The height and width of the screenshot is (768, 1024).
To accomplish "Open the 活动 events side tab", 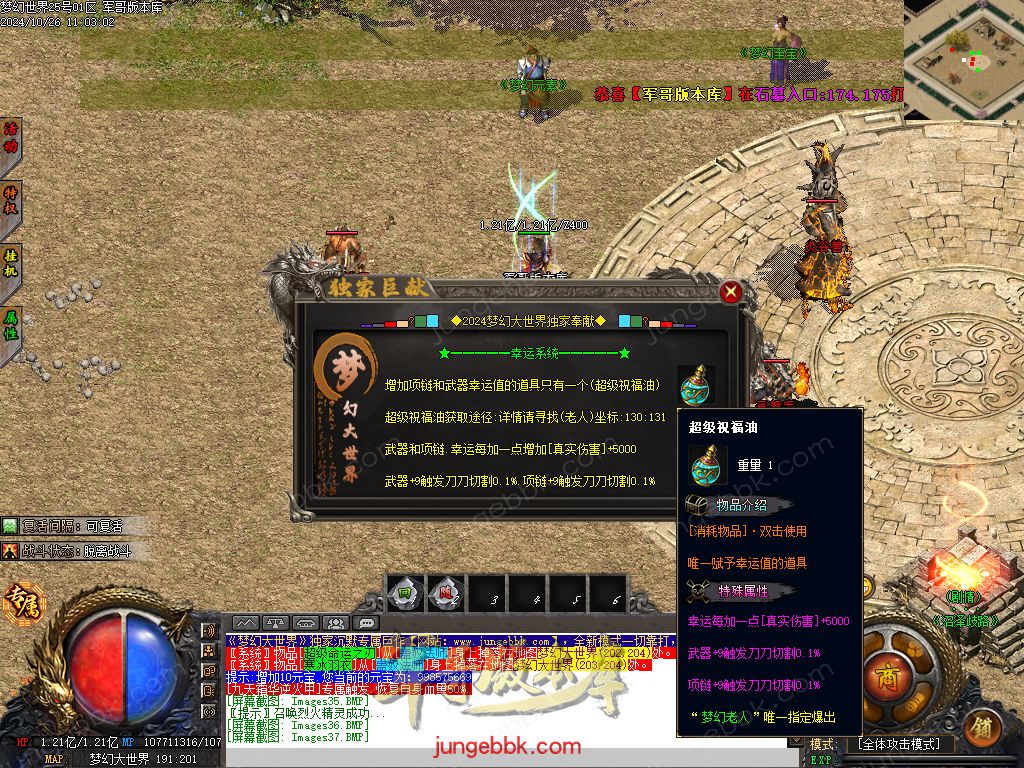I will 11,138.
